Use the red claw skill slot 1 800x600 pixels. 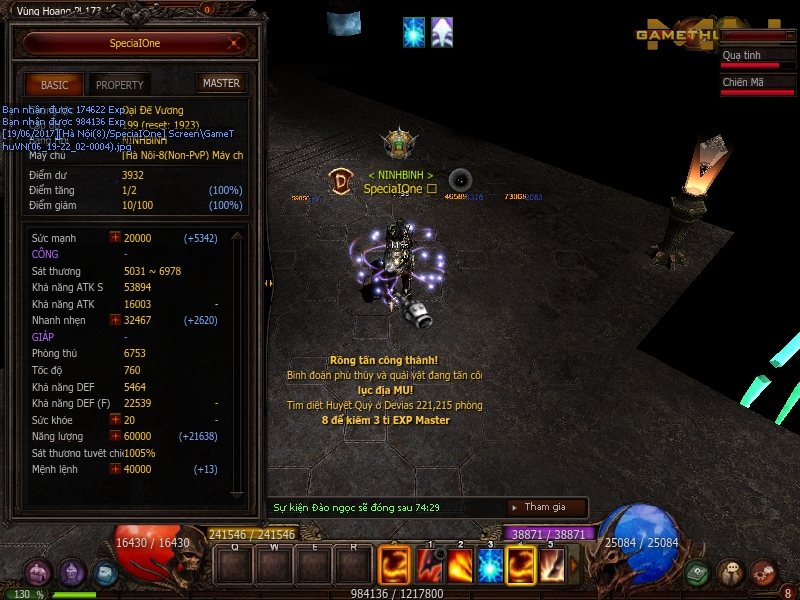(x=430, y=566)
